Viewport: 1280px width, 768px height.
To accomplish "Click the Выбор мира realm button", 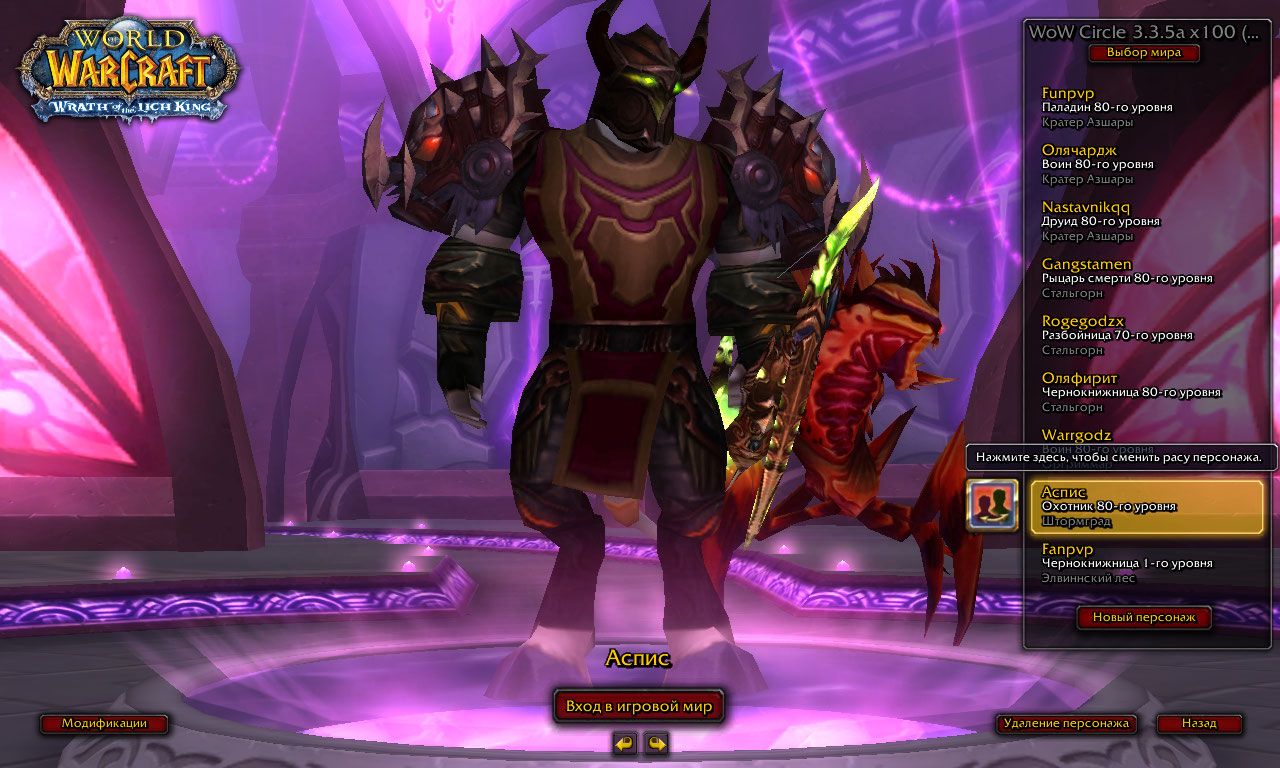I will [x=1143, y=53].
